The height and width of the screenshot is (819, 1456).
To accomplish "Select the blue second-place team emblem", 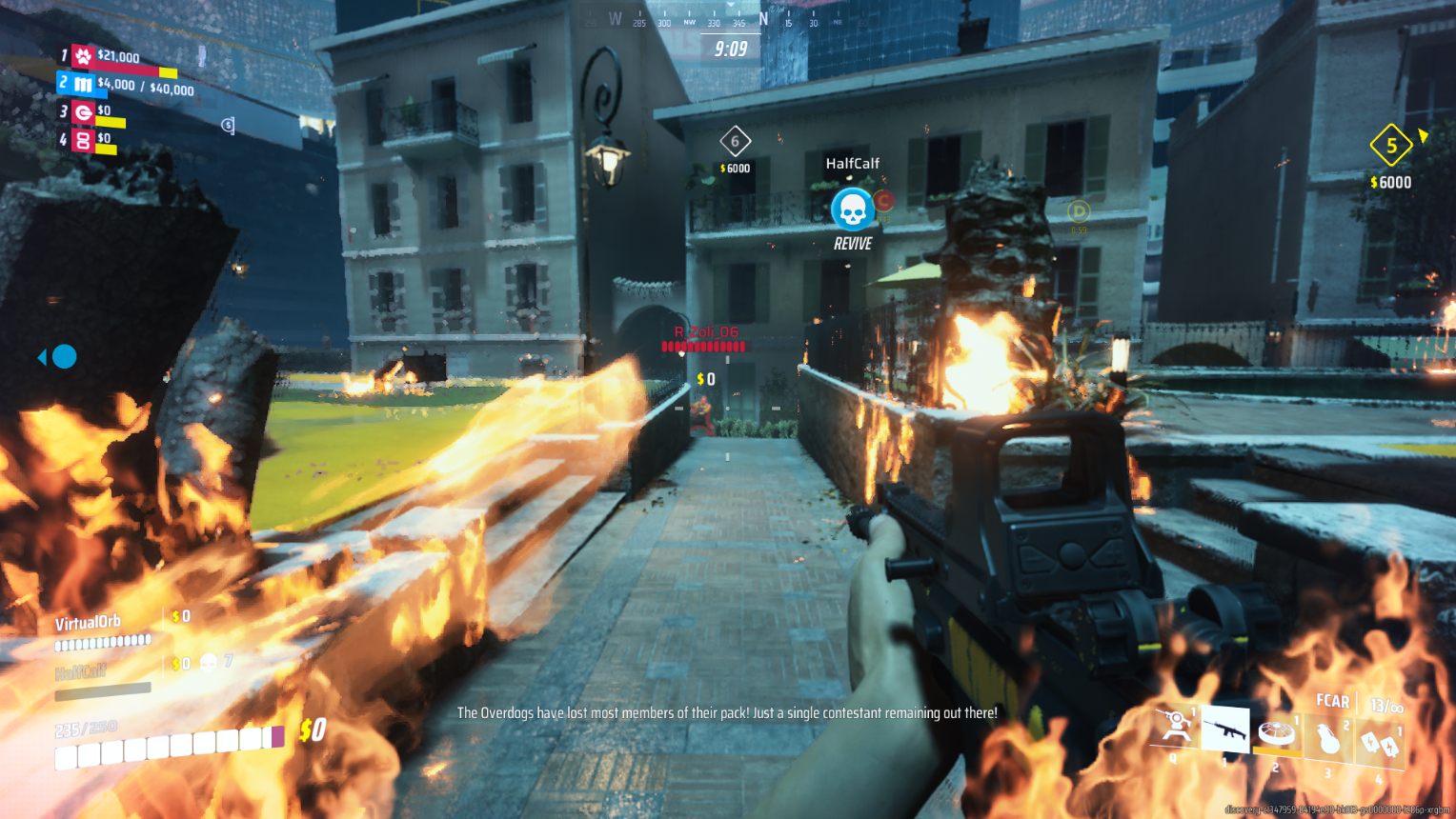I will [84, 85].
